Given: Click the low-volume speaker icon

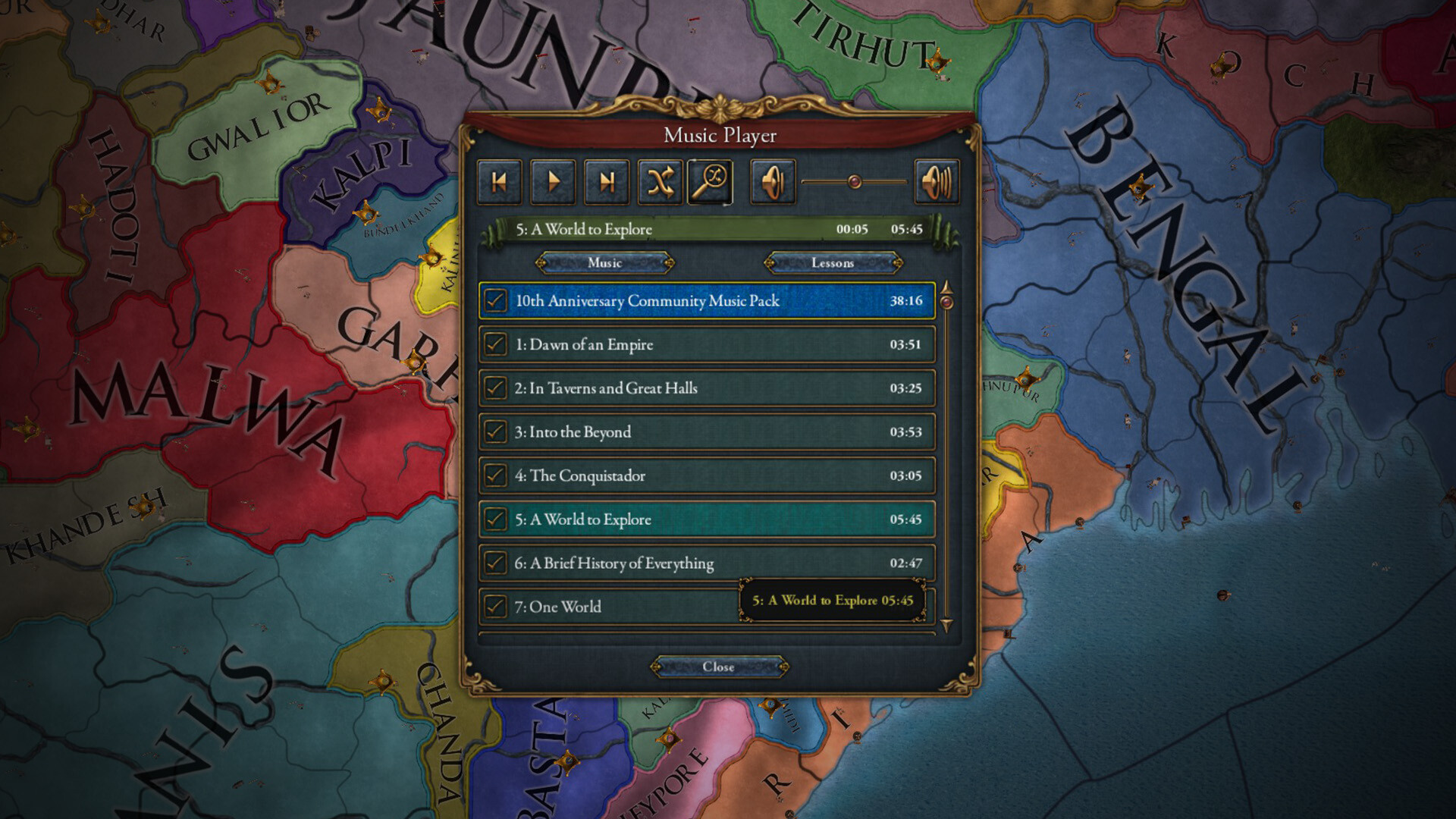Looking at the screenshot, I should pos(771,181).
